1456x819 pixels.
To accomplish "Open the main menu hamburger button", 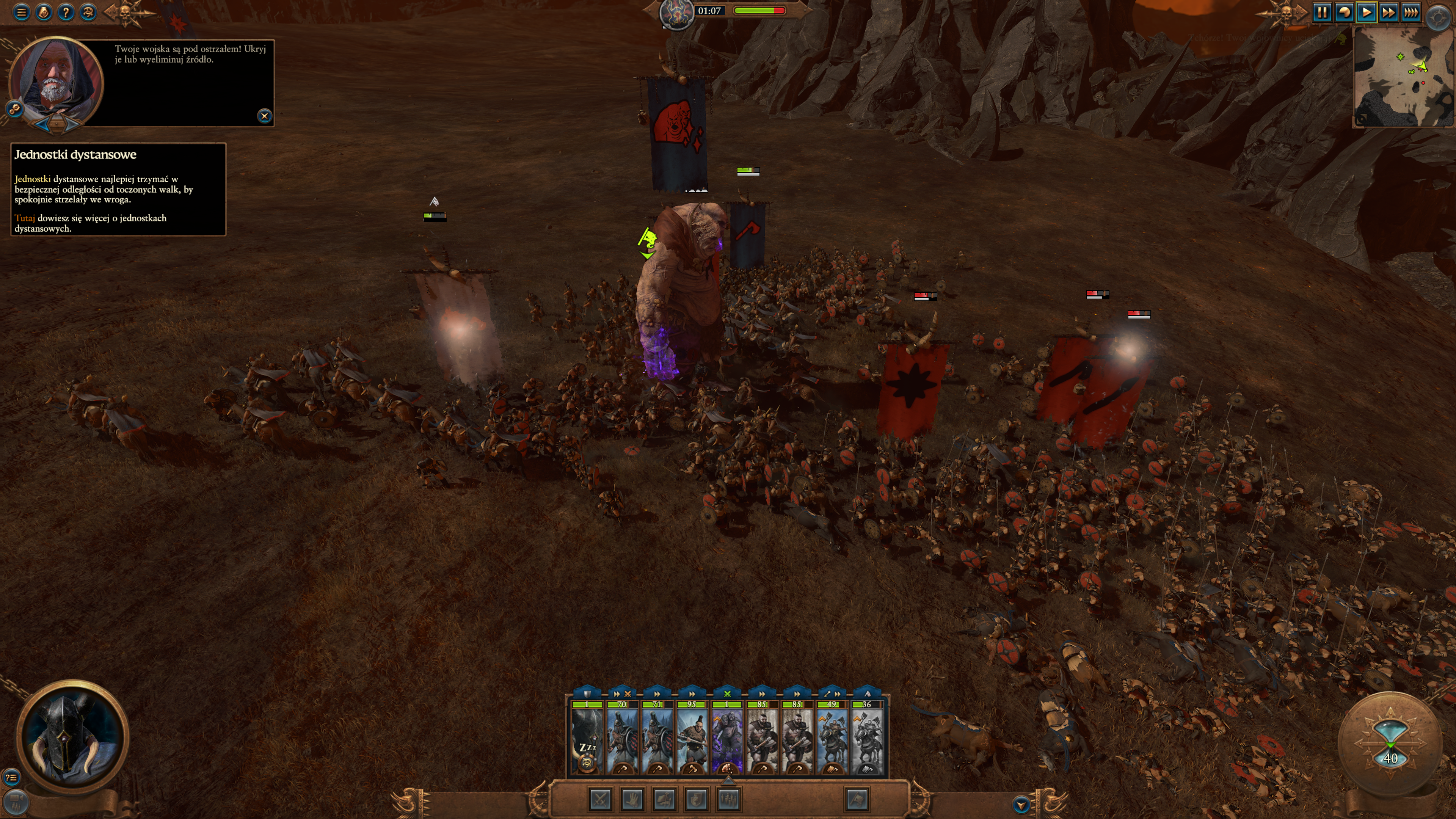I will coord(22,12).
